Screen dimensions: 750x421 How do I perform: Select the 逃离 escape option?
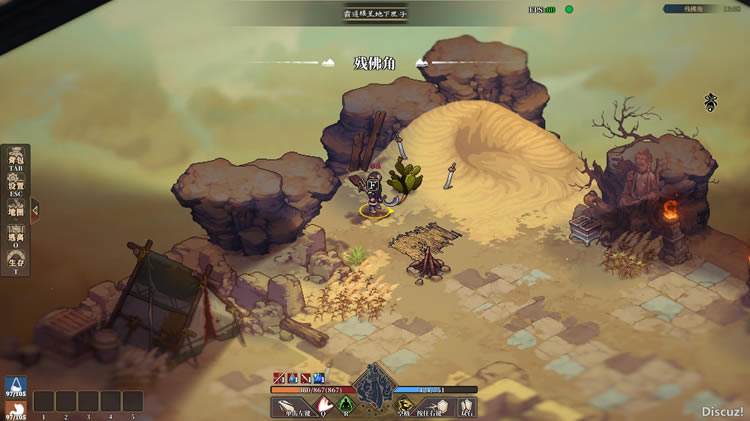click(16, 237)
